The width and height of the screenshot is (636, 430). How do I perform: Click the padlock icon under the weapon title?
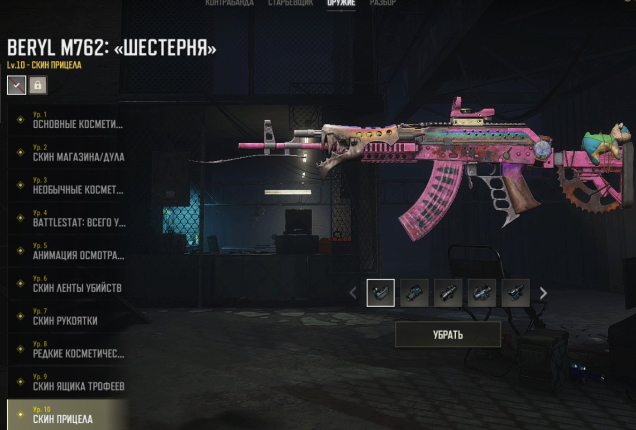[x=37, y=86]
